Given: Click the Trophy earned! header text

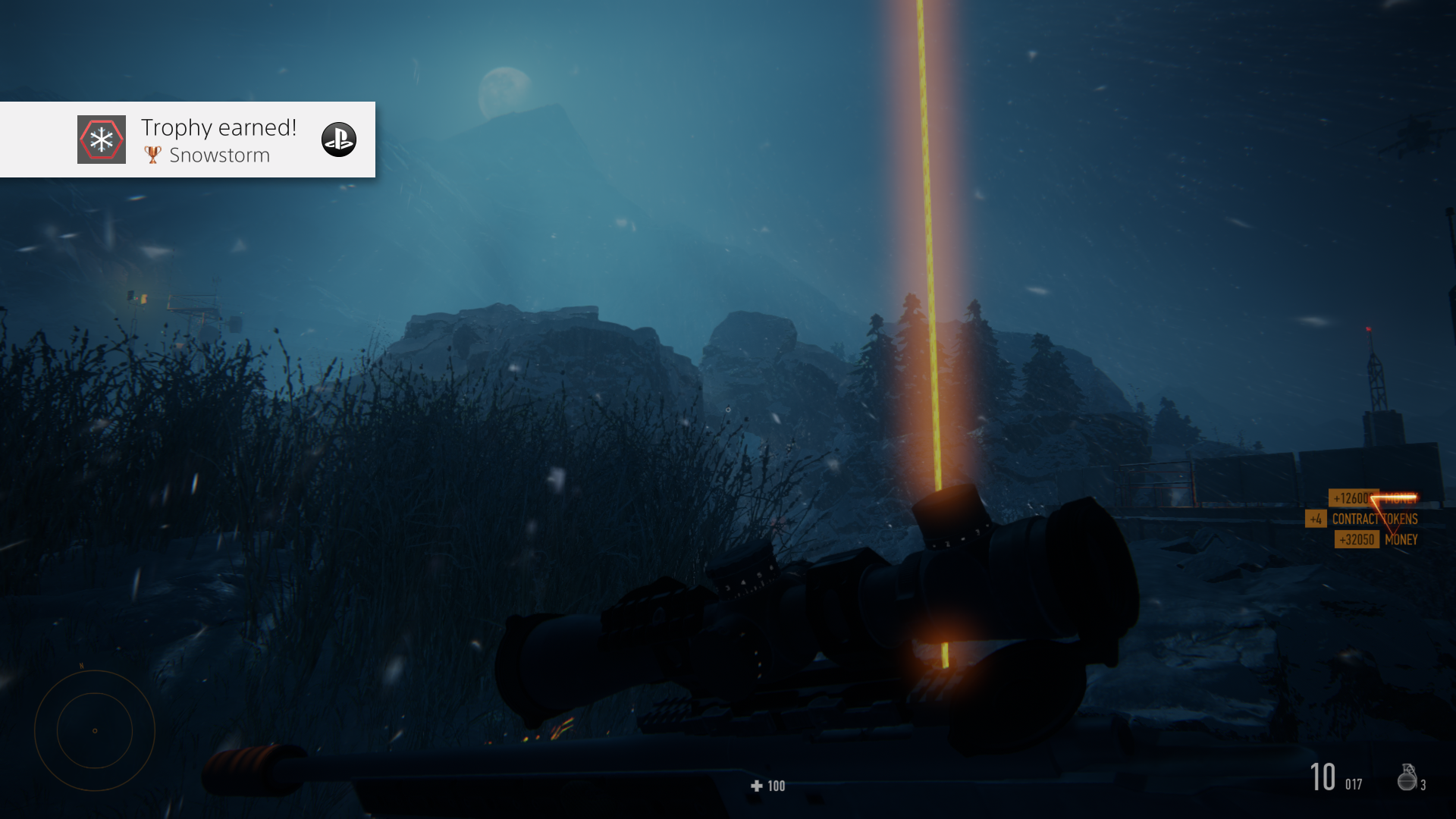Looking at the screenshot, I should pyautogui.click(x=218, y=127).
